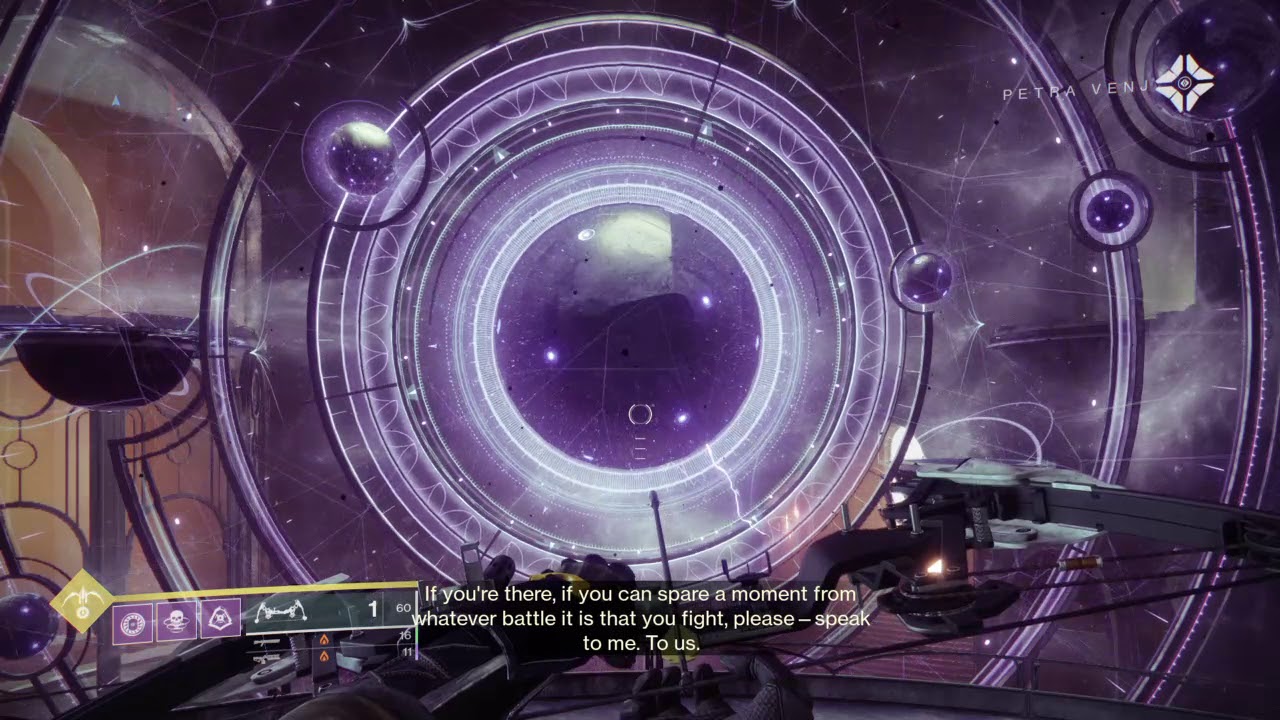Viewport: 1280px width, 720px height.
Task: Trigger the skull melee ability icon
Action: coord(176,621)
